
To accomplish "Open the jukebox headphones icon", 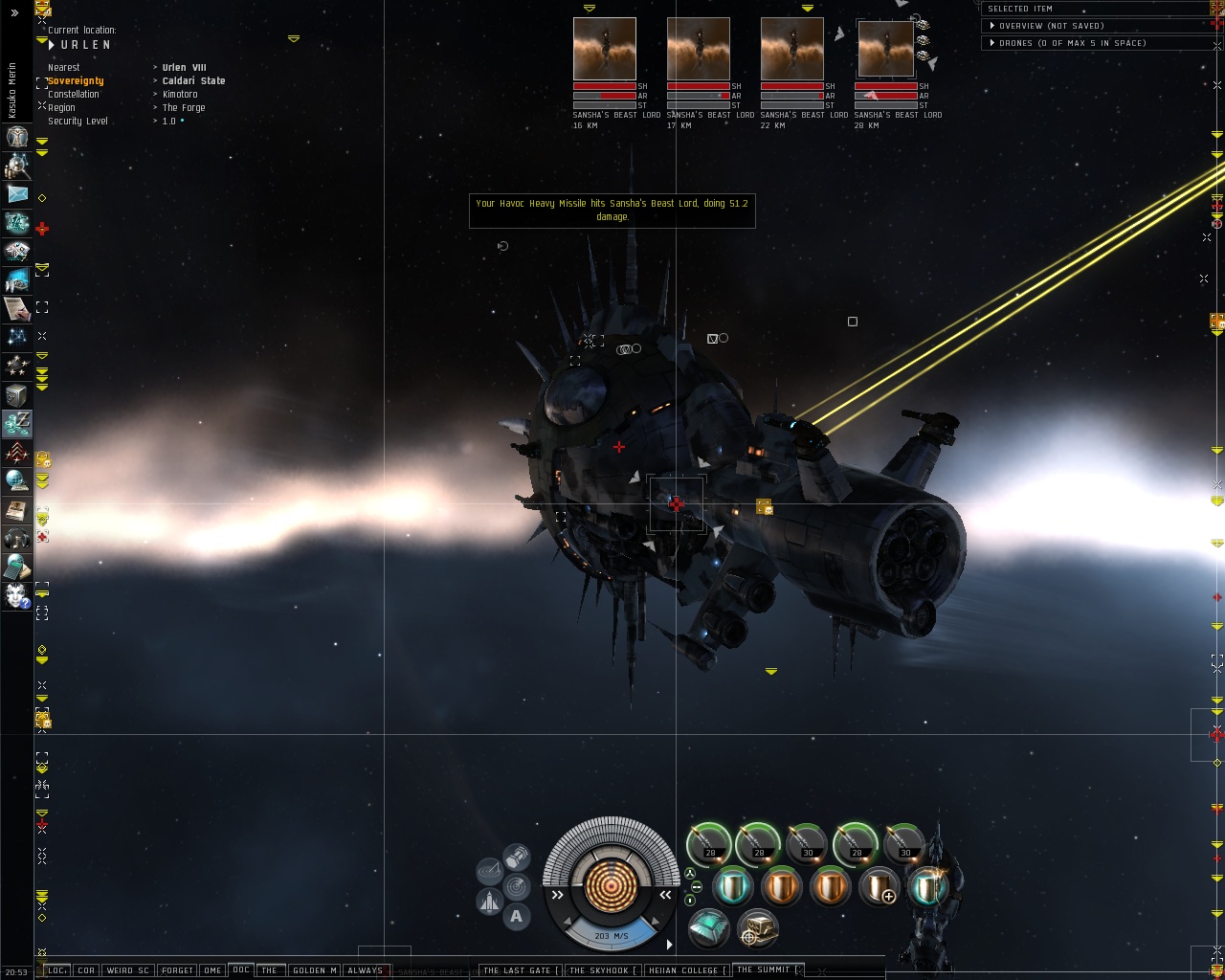I will click(17, 538).
